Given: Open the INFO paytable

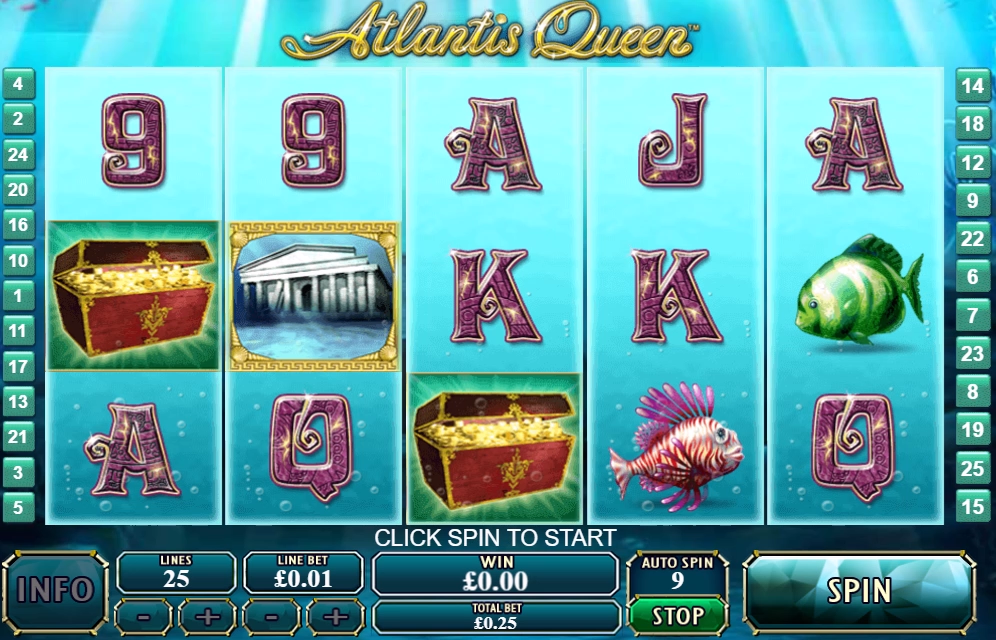Looking at the screenshot, I should pyautogui.click(x=56, y=590).
